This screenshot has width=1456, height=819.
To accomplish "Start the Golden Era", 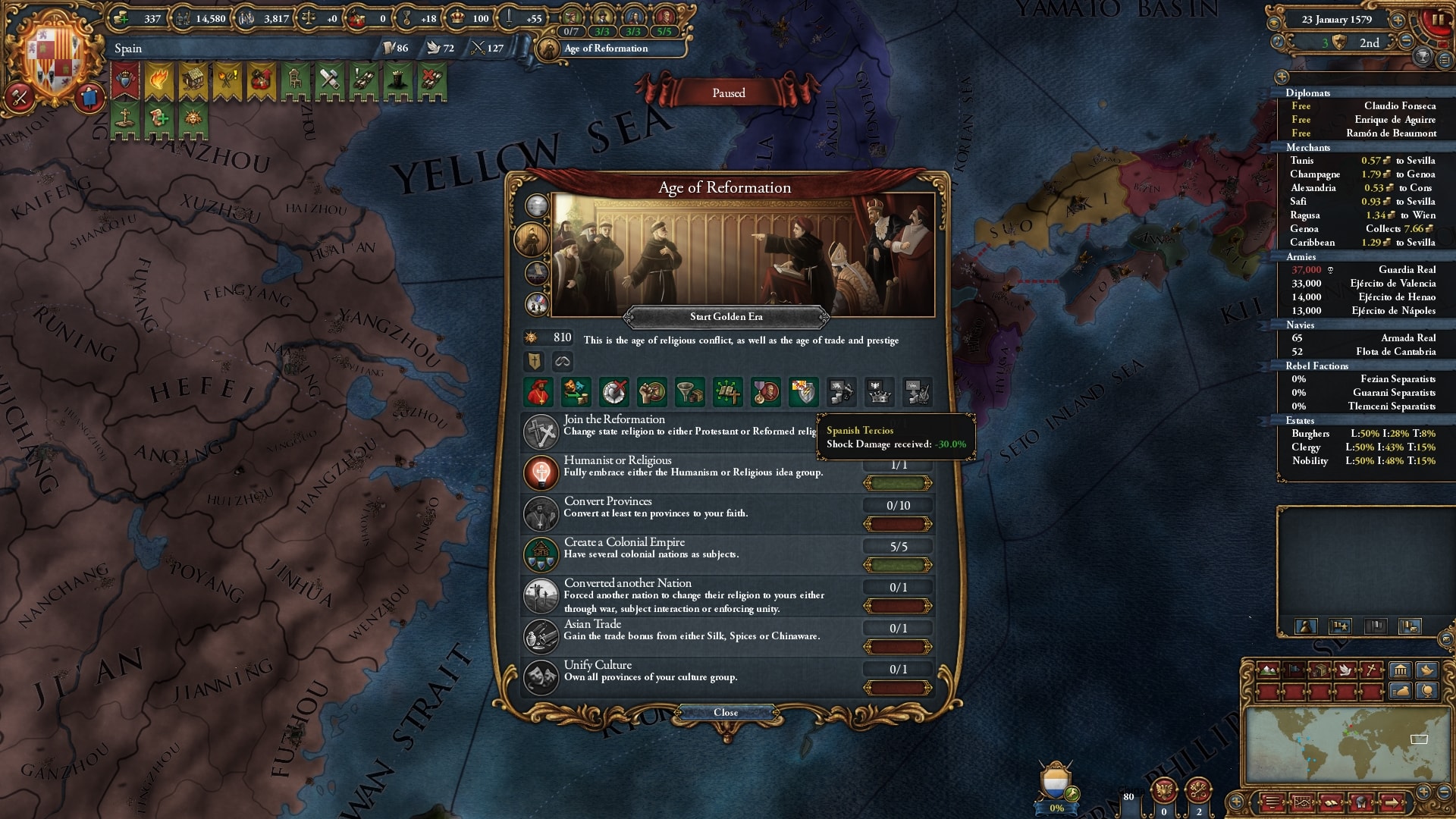I will 726,316.
